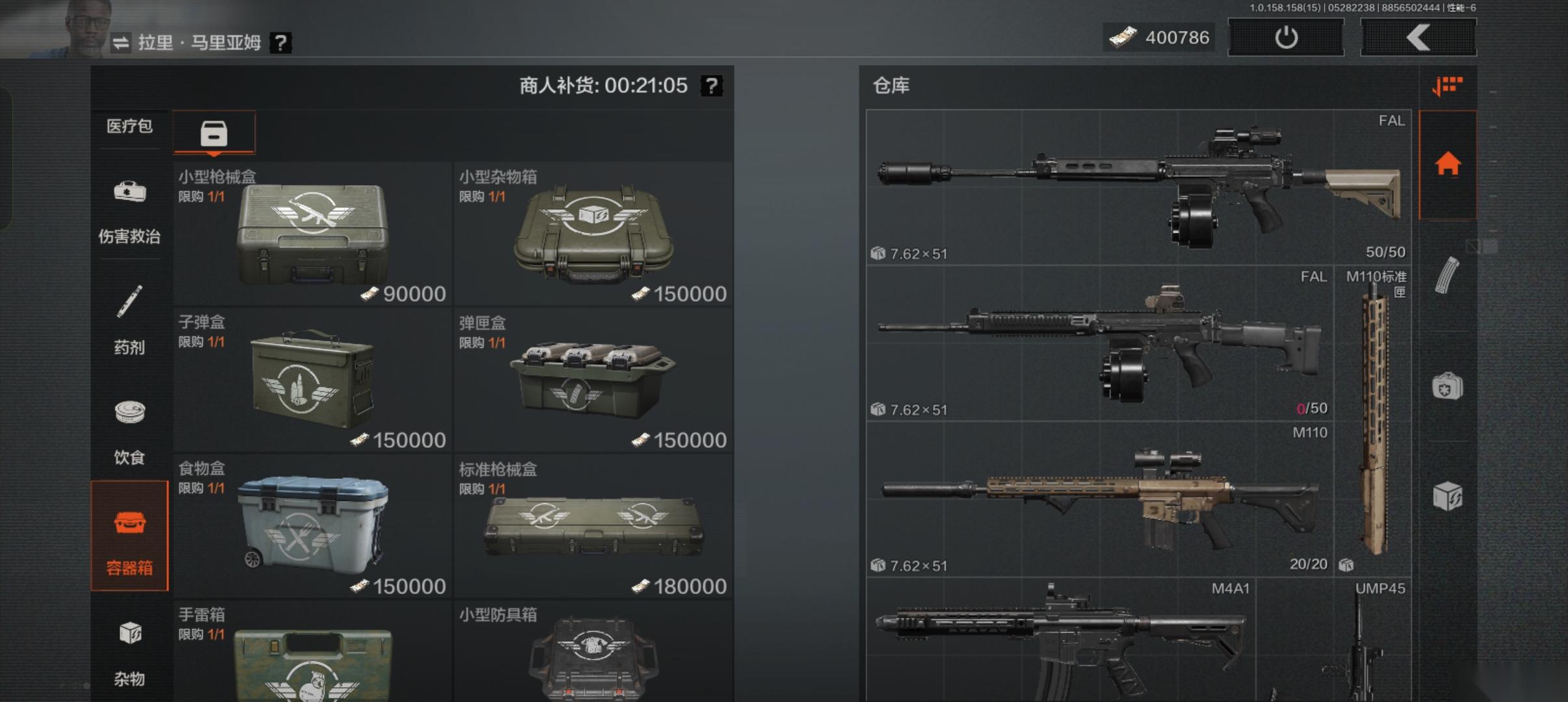Switch merchant using the swap arrows icon
The height and width of the screenshot is (702, 1568).
(x=121, y=43)
